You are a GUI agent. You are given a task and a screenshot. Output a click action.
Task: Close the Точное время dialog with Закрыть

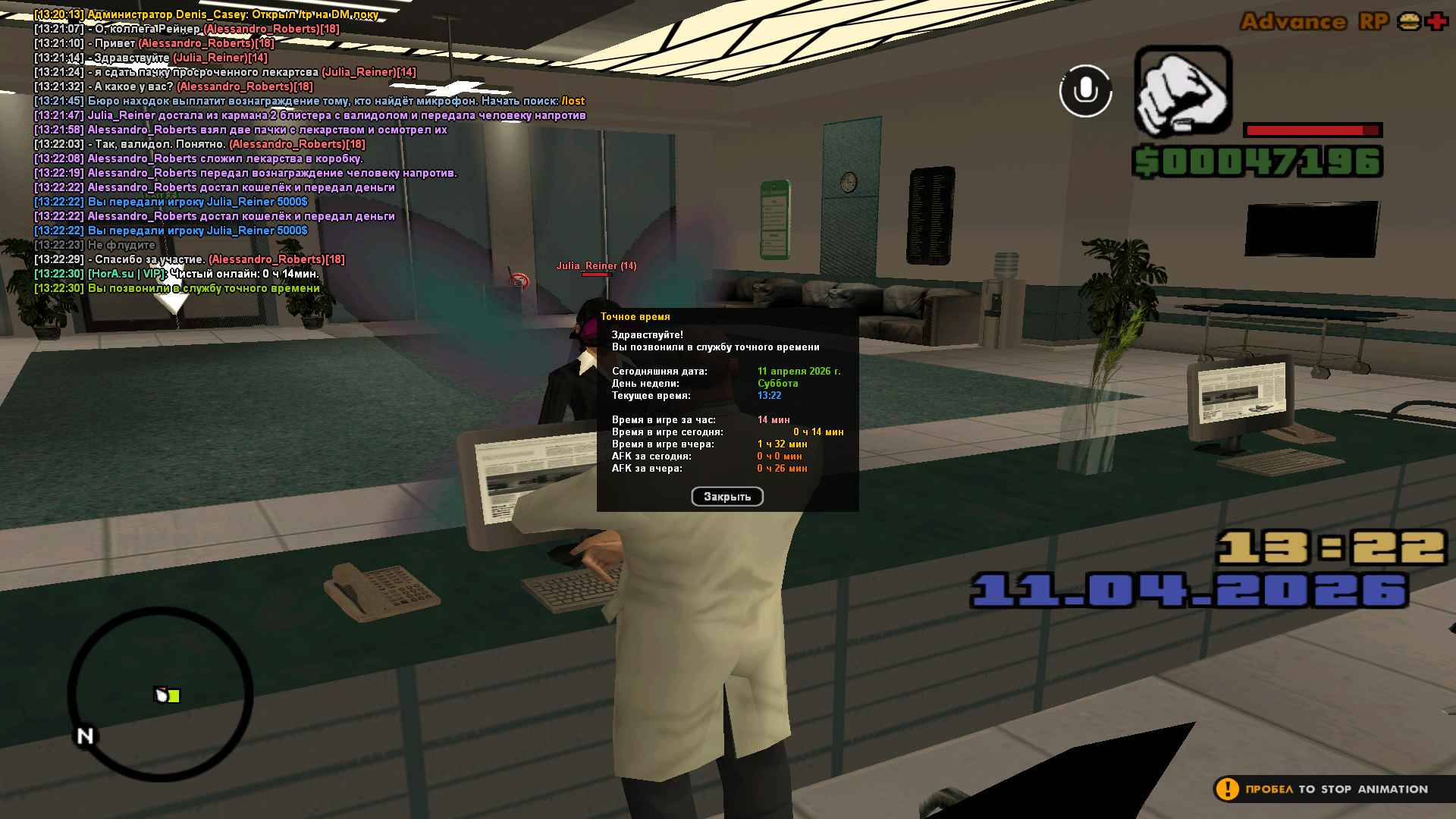pyautogui.click(x=726, y=497)
